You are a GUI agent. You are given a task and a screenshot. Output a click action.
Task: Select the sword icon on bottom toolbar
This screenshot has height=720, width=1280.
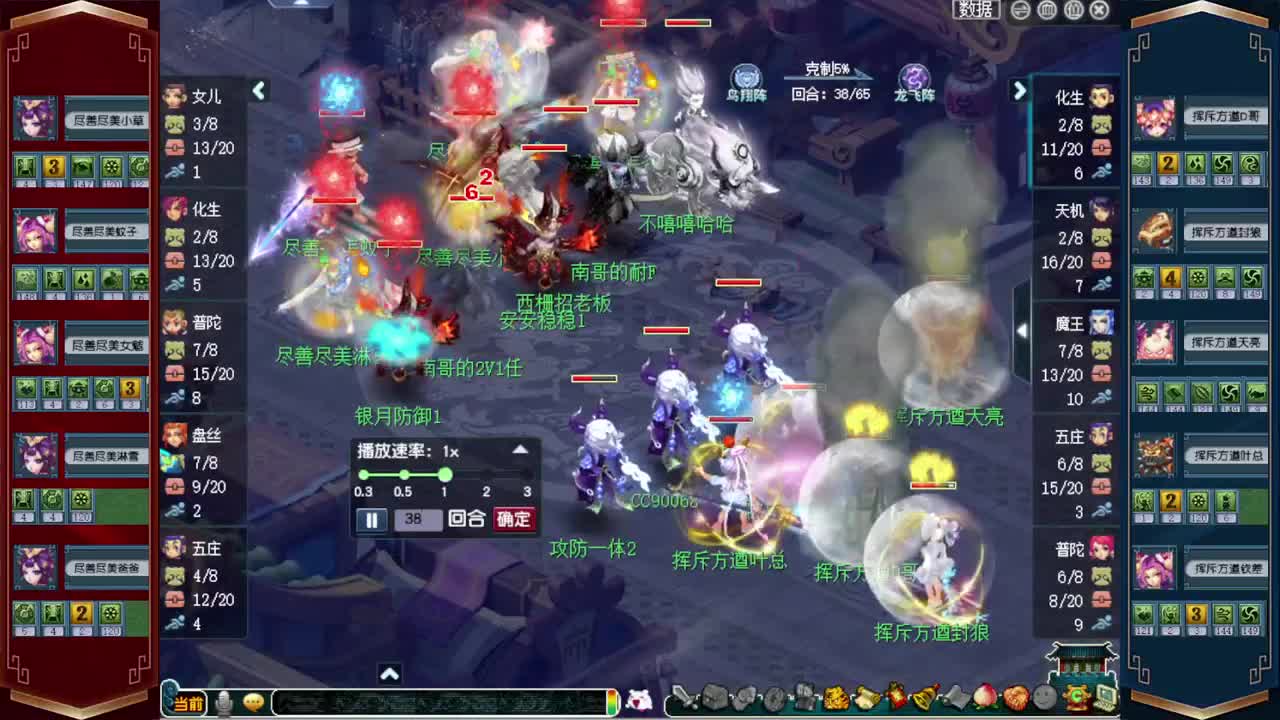(684, 697)
